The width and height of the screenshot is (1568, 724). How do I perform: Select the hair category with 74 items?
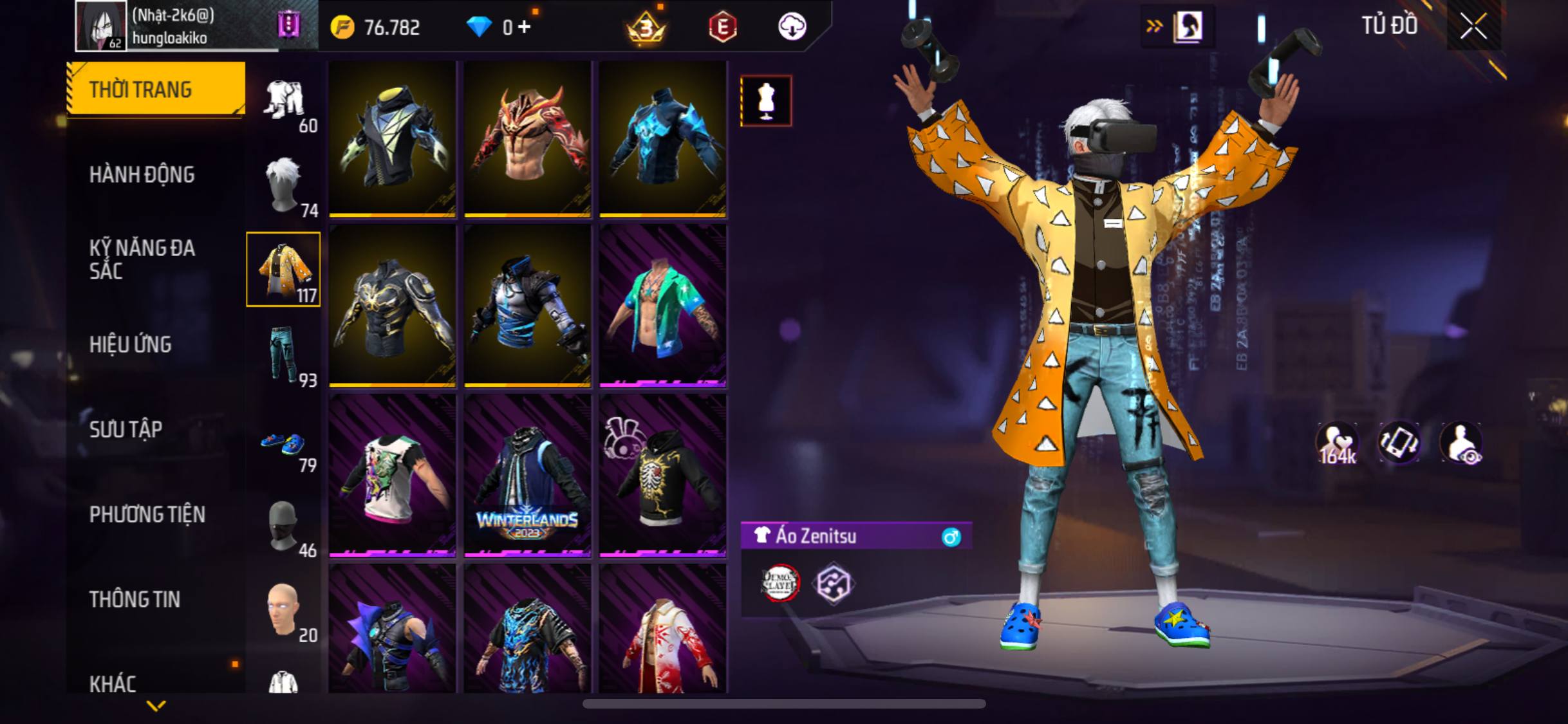coord(284,185)
